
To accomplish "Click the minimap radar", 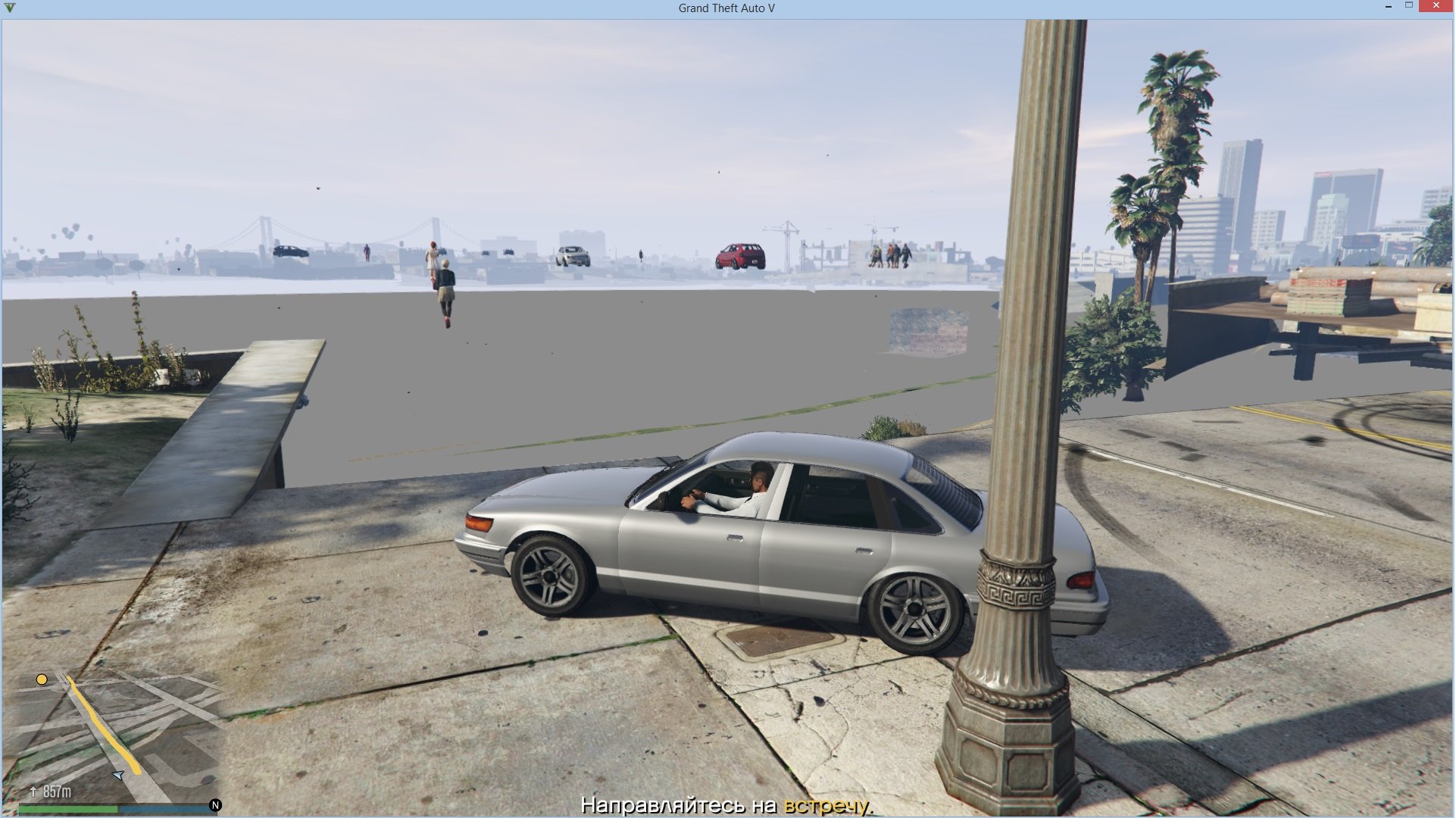I will pyautogui.click(x=114, y=738).
